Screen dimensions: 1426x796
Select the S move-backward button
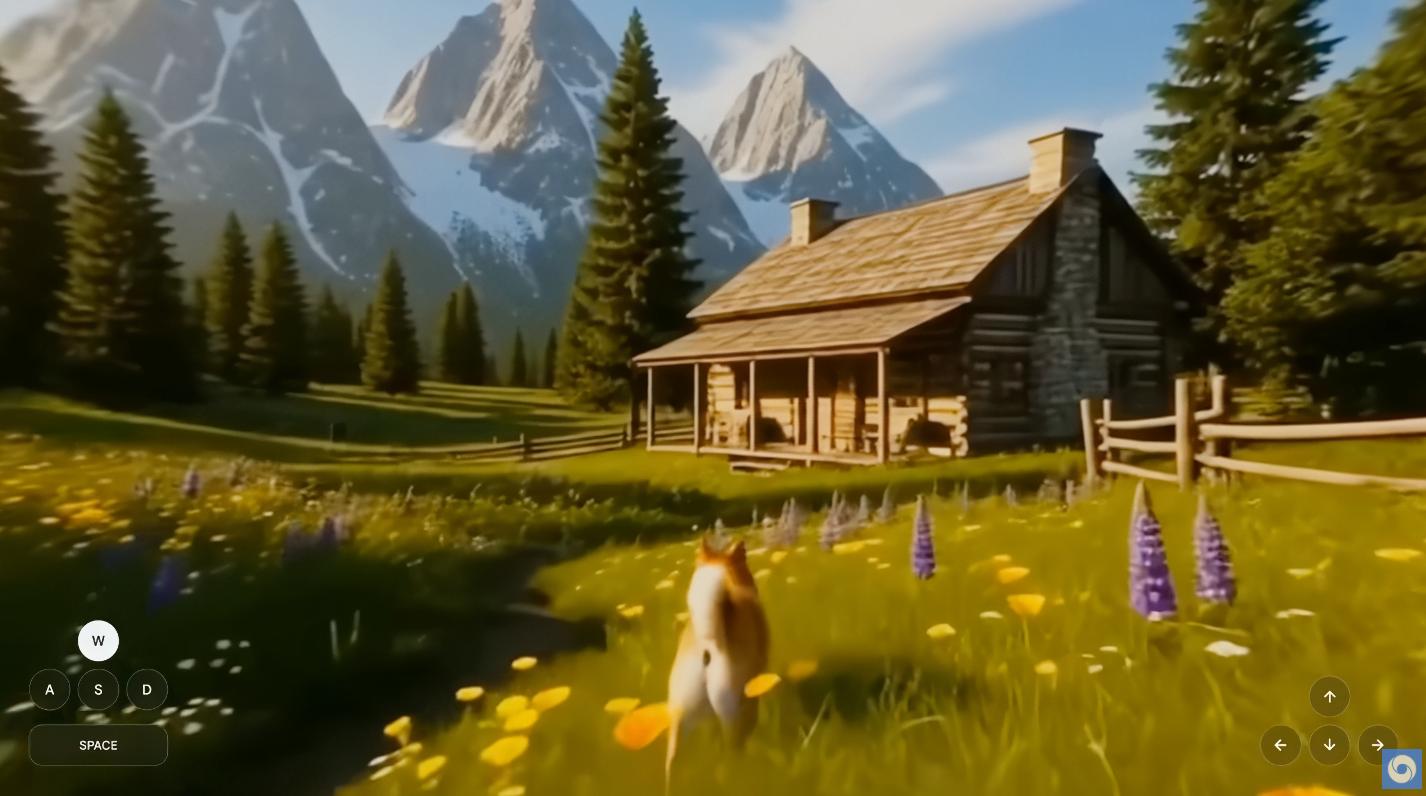pyautogui.click(x=98, y=690)
